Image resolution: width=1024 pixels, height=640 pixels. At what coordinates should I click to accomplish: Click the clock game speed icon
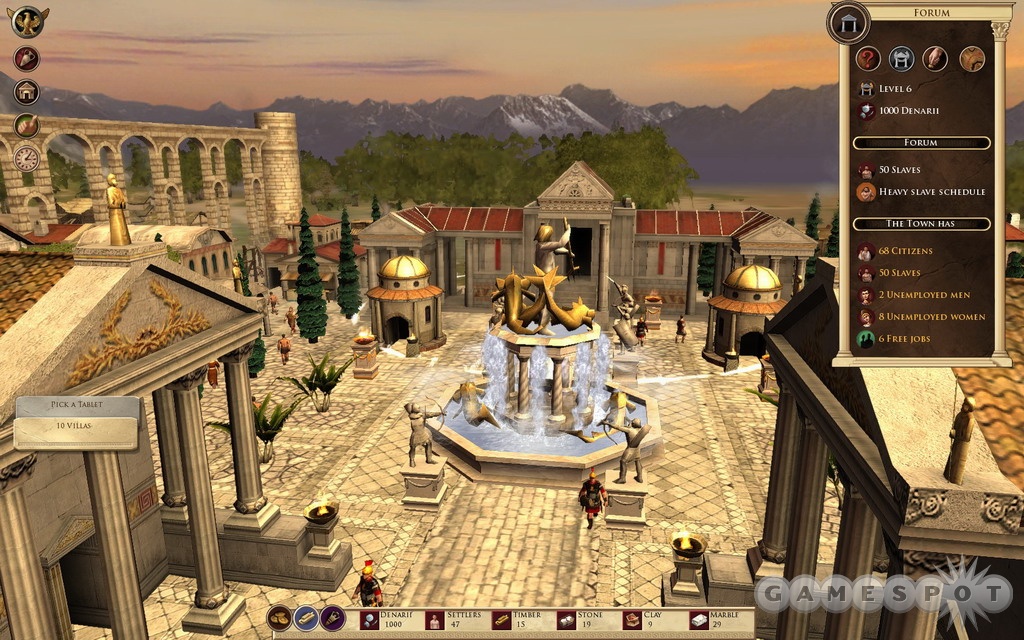26,158
